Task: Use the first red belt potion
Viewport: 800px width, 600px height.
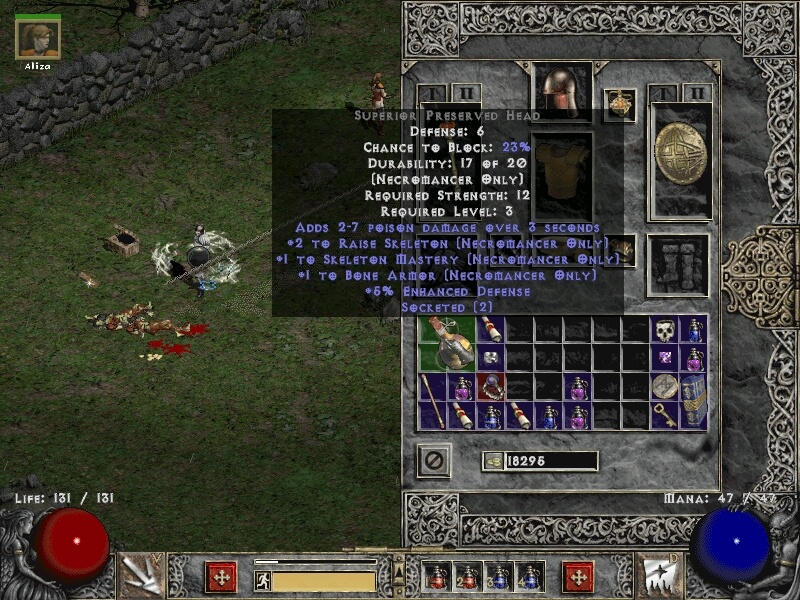Action: (437, 577)
